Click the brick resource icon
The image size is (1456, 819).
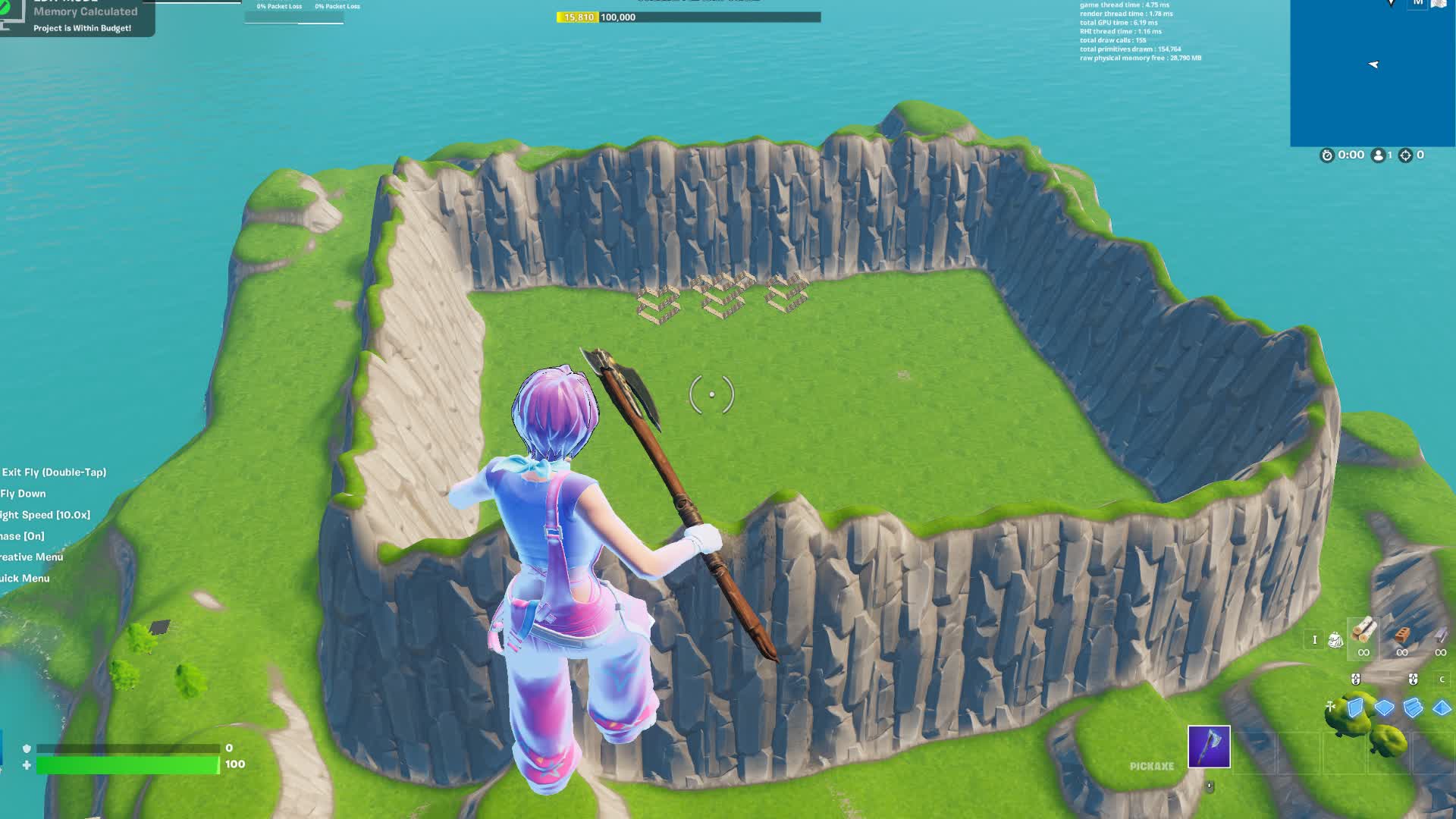pos(1401,635)
